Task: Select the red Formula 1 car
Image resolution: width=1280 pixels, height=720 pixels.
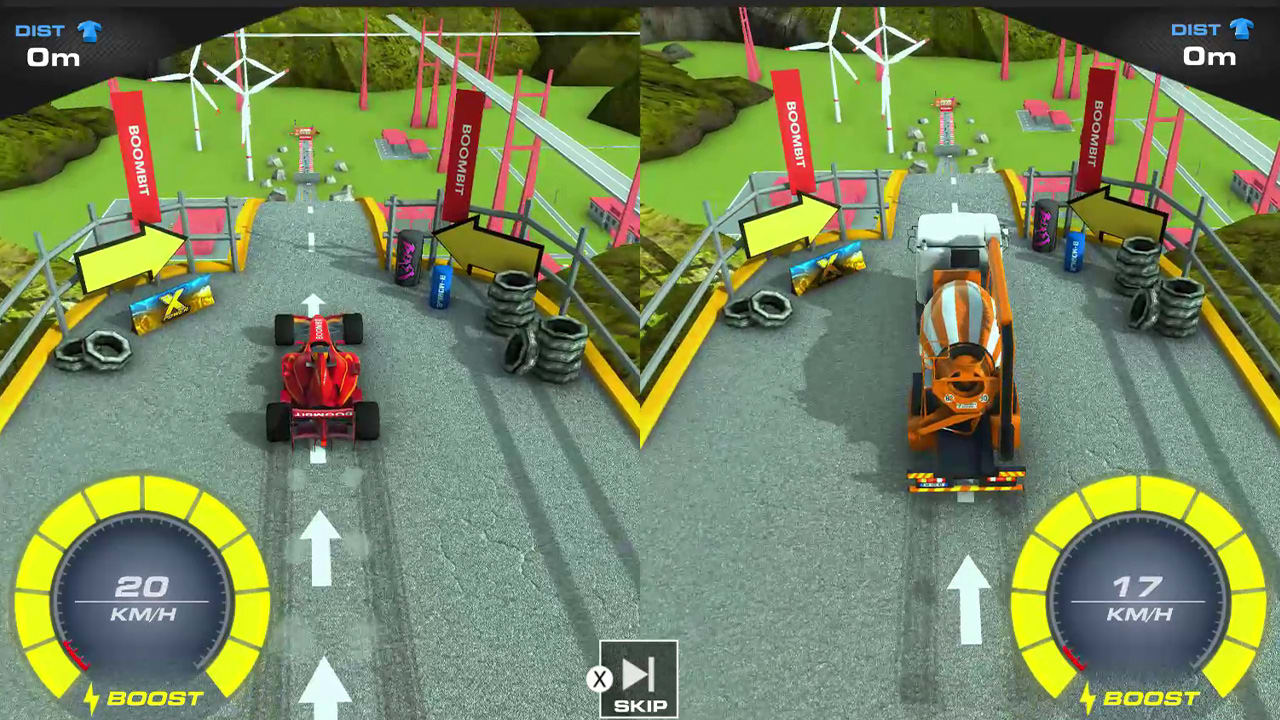Action: coord(320,380)
